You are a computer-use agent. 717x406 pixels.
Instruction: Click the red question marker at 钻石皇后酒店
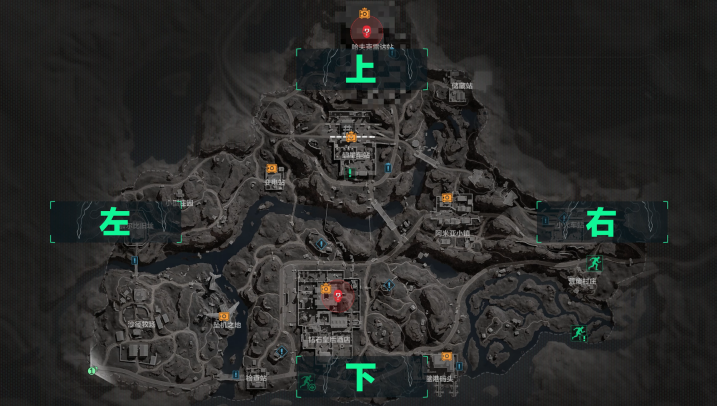[x=338, y=295]
